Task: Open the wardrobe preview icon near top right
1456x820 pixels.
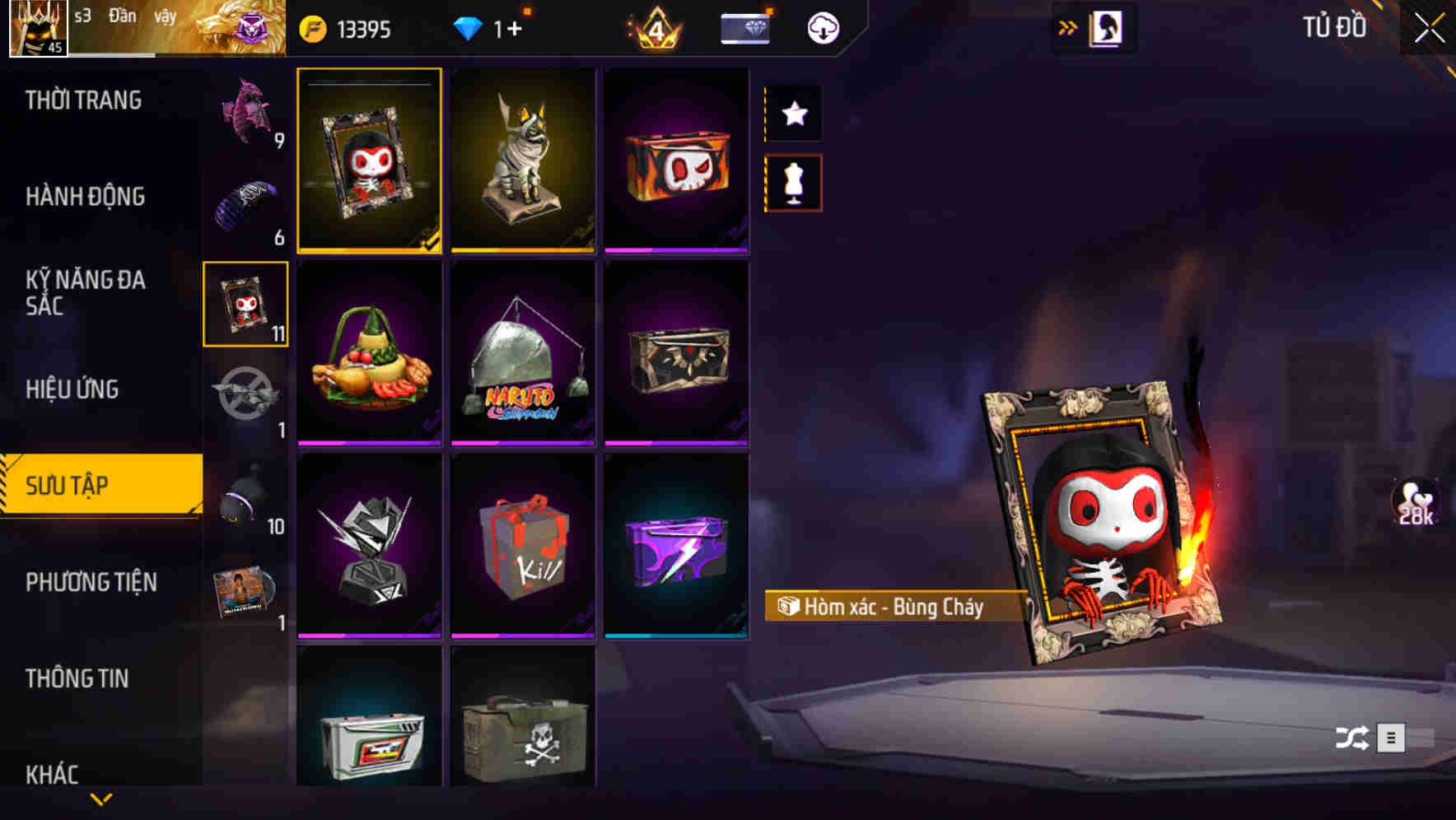Action: click(1108, 27)
